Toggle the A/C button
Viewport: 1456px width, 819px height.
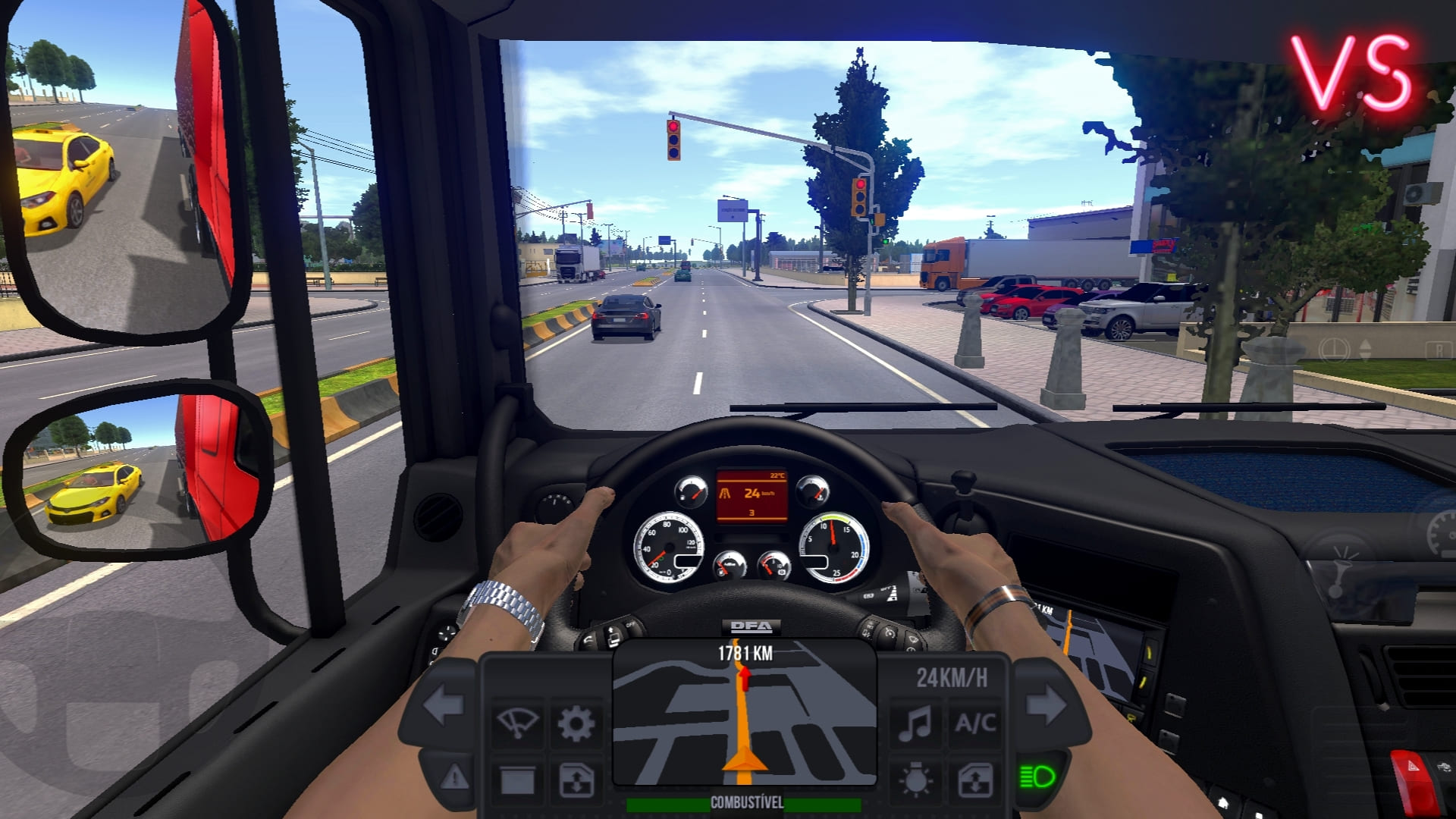974,723
